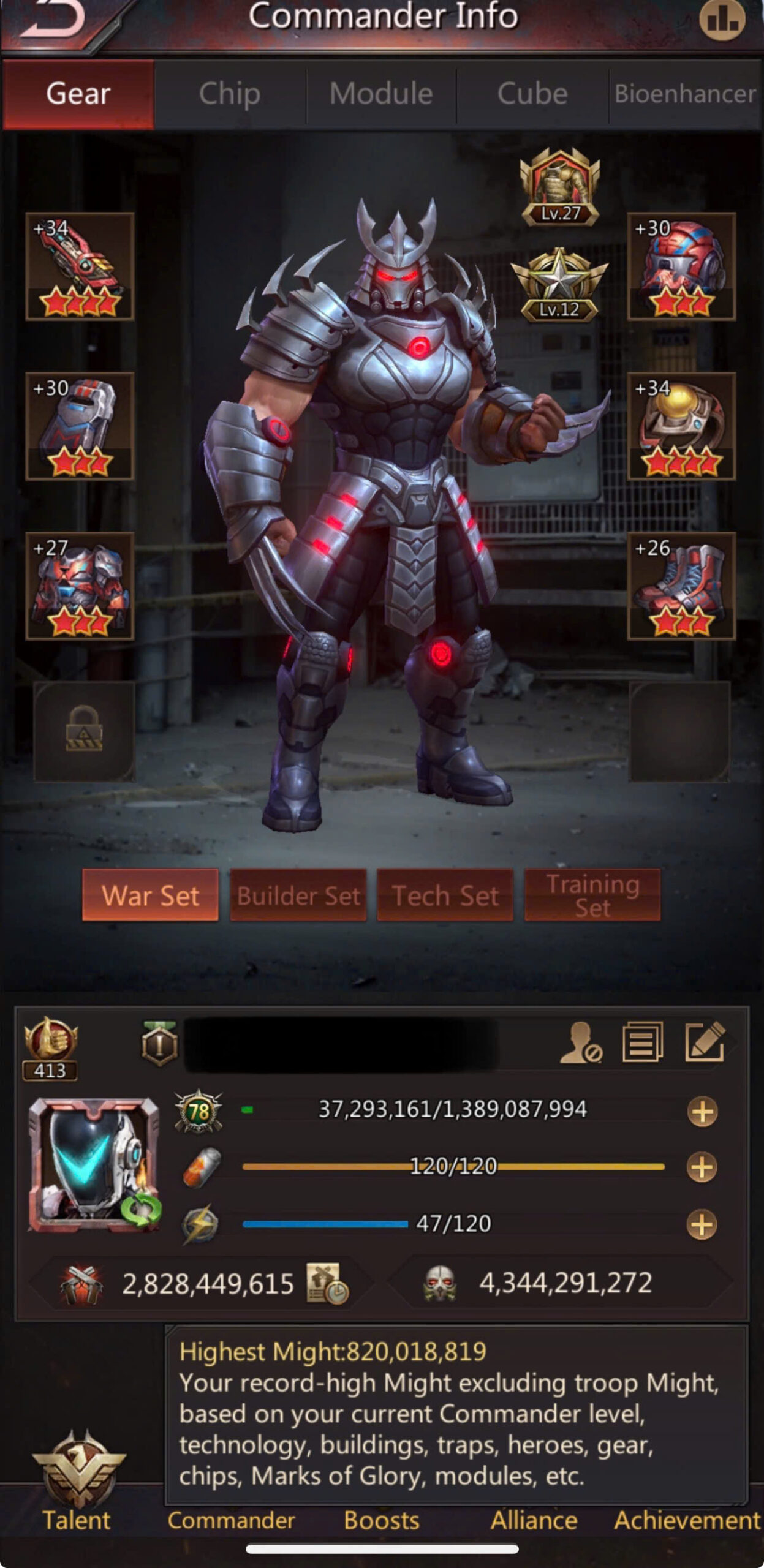Open the statistics chart icon
This screenshot has width=764, height=1568.
722,20
